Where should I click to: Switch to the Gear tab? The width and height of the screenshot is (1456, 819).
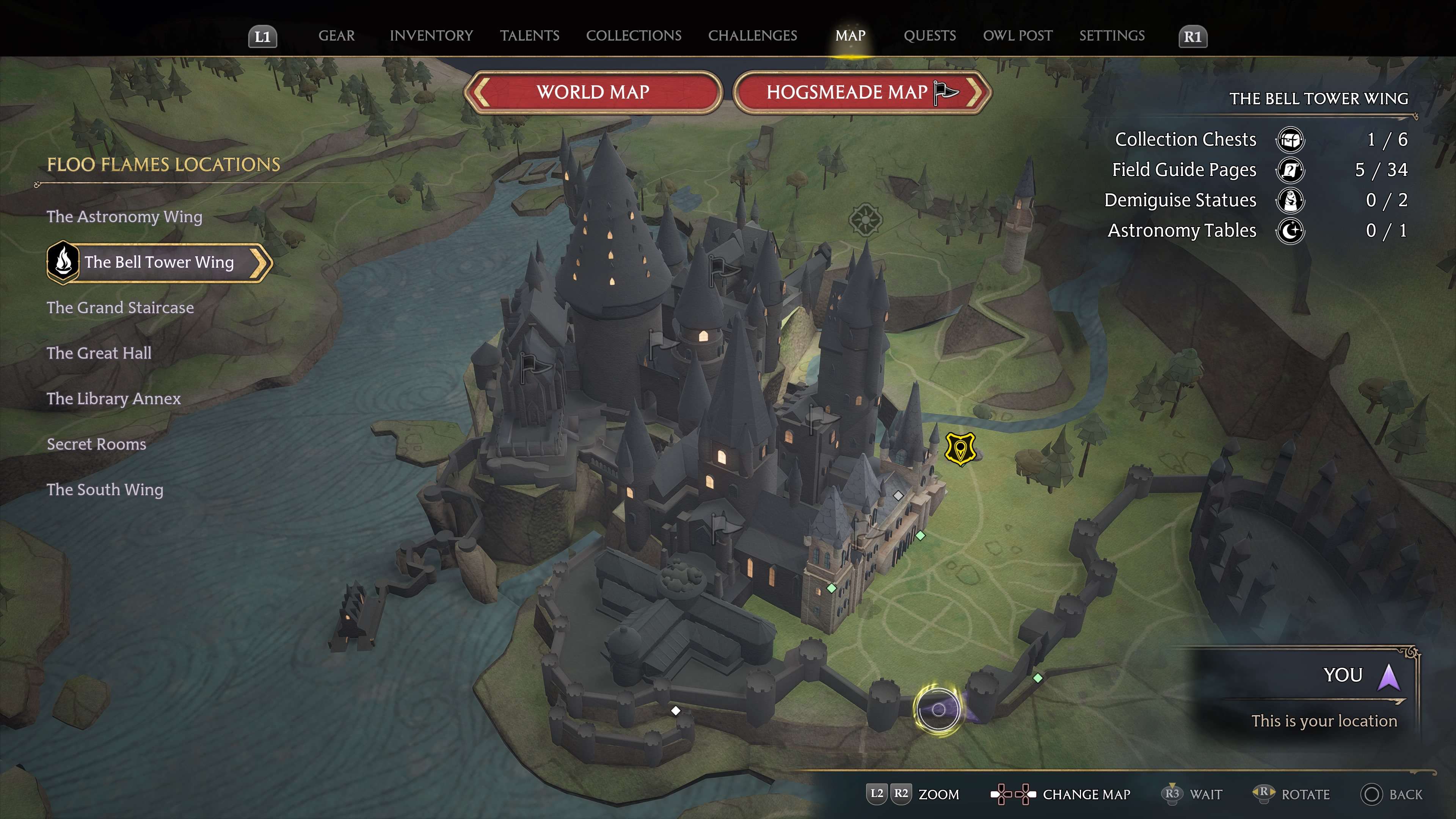(x=336, y=36)
